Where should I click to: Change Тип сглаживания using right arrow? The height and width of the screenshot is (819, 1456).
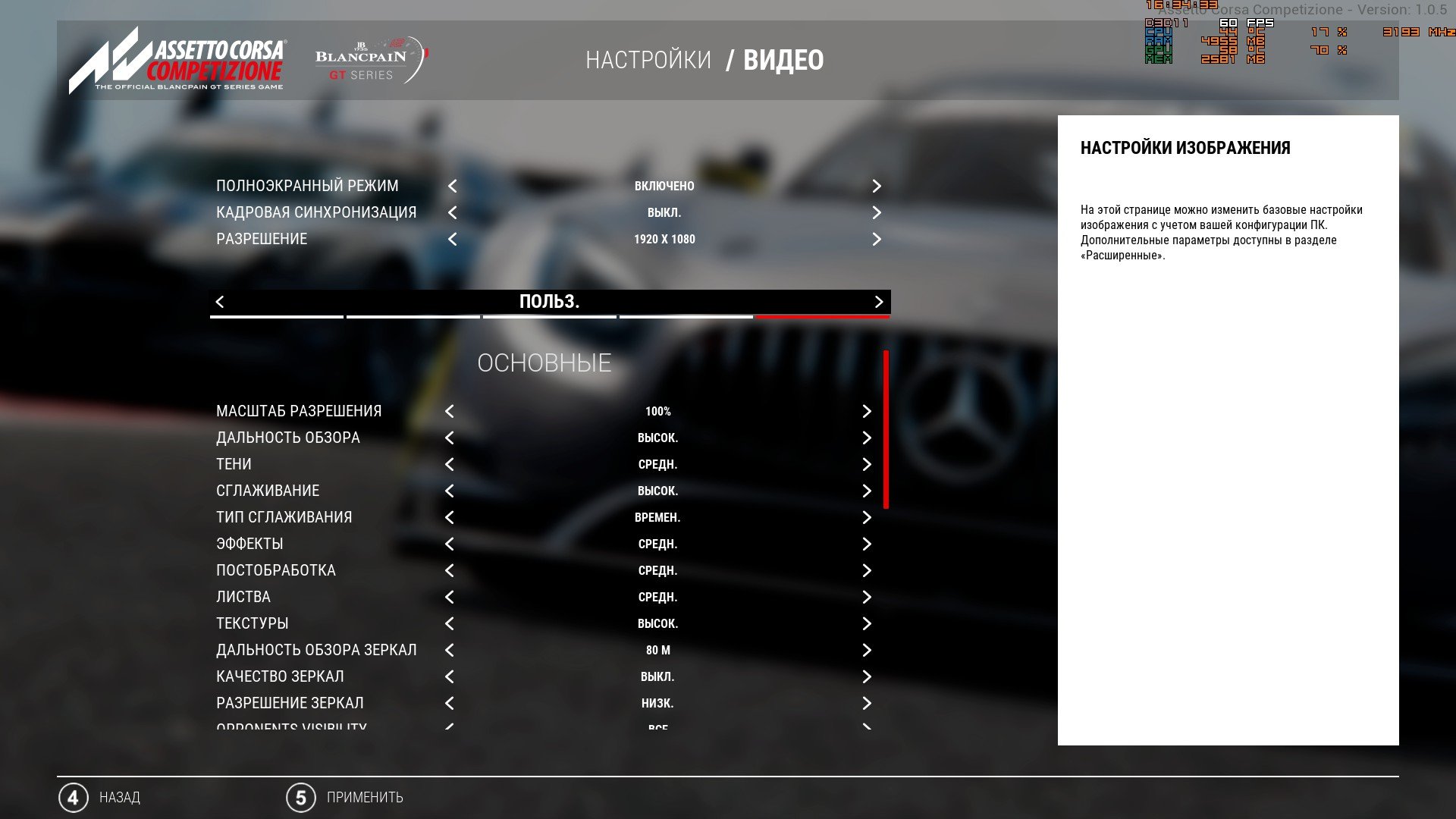867,518
